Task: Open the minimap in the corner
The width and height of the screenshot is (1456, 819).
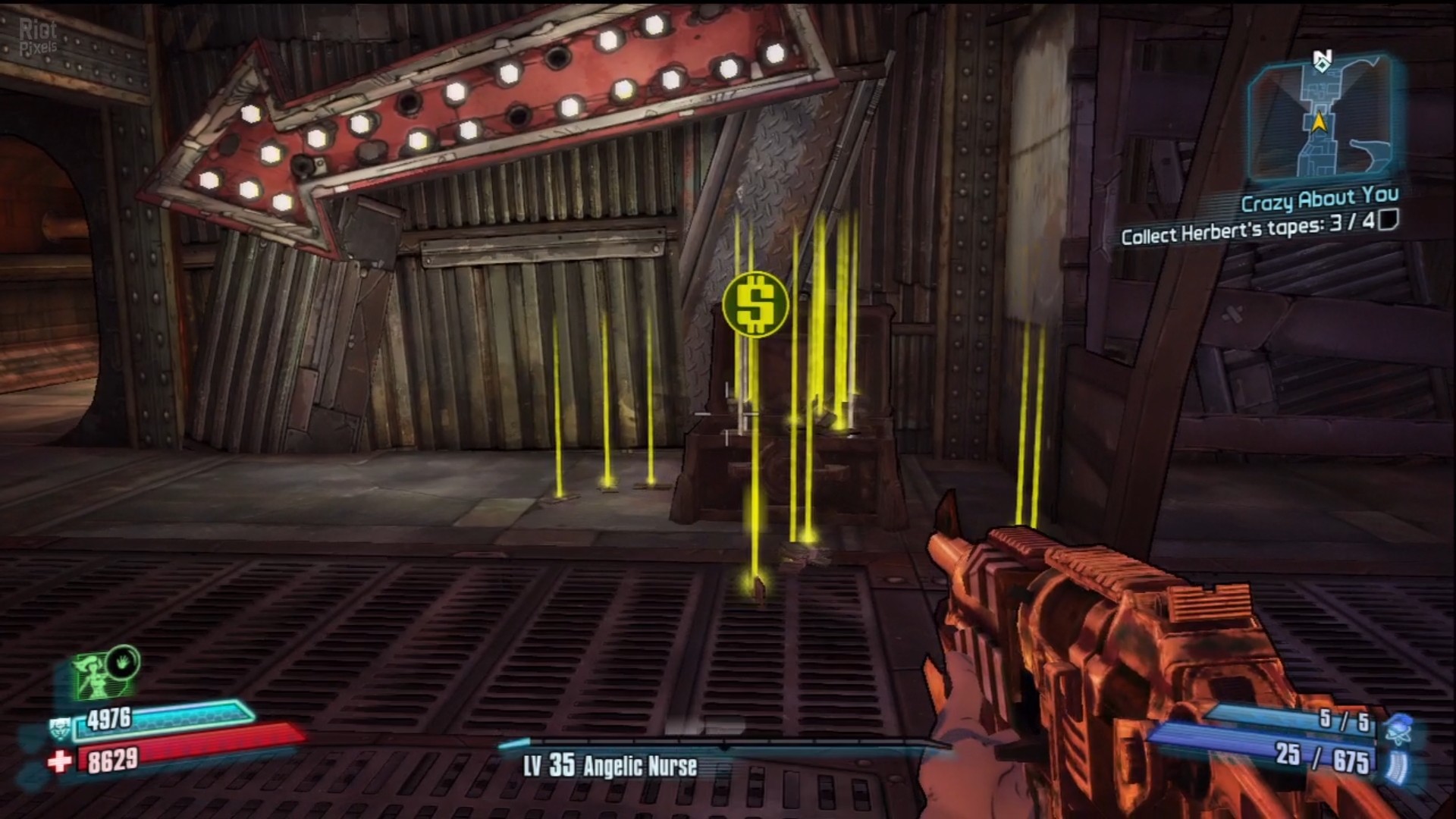Action: pos(1320,122)
